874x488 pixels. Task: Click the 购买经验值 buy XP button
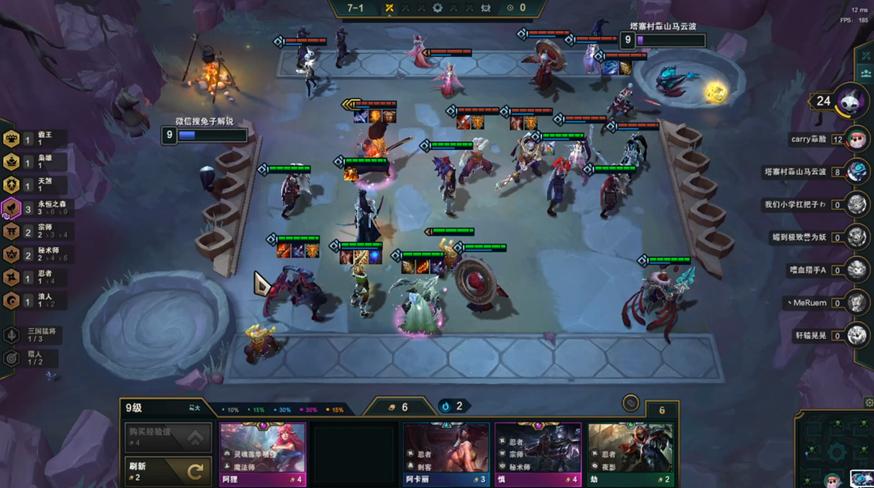(x=167, y=436)
